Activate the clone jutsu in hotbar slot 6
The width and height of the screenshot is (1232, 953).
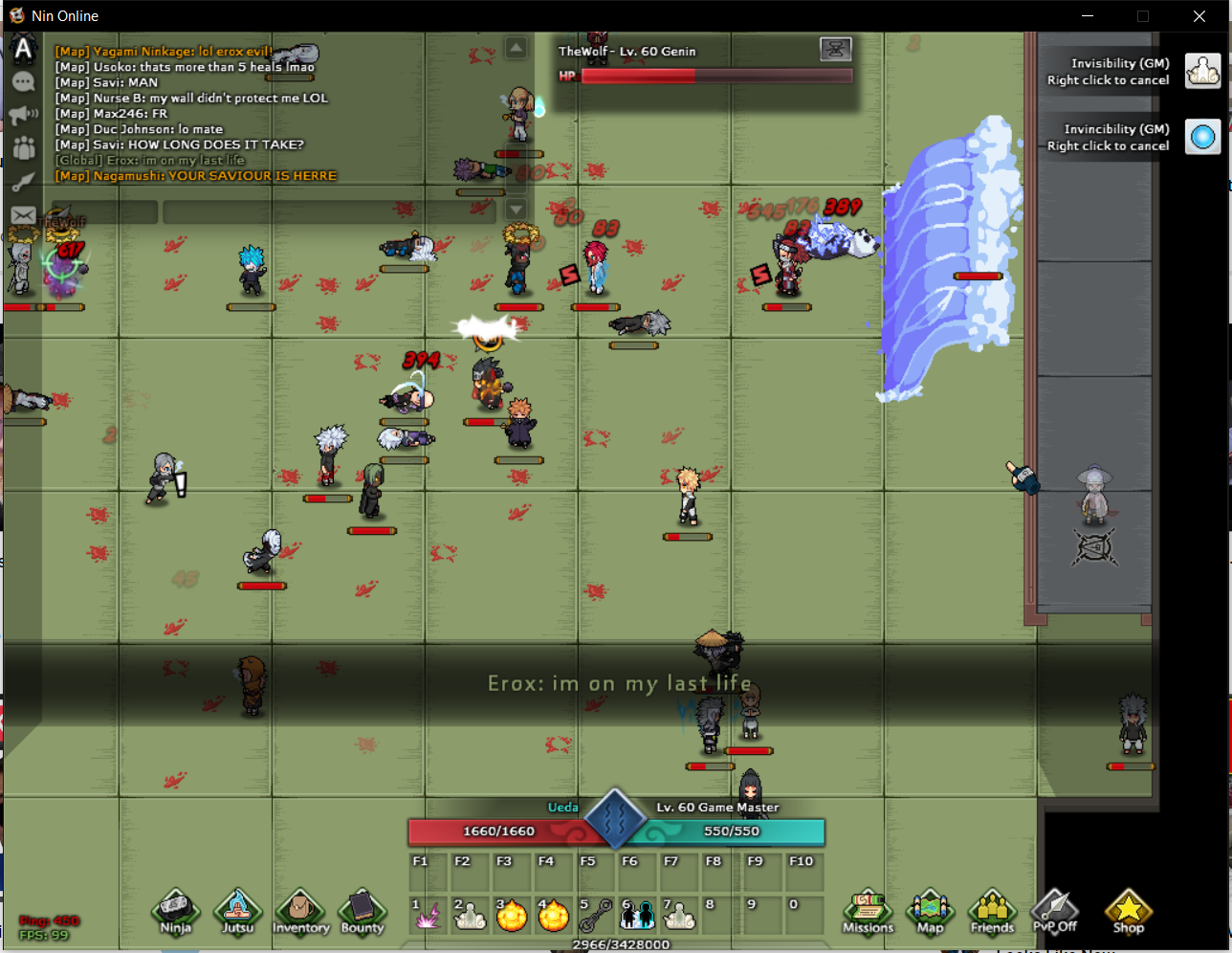click(x=638, y=916)
